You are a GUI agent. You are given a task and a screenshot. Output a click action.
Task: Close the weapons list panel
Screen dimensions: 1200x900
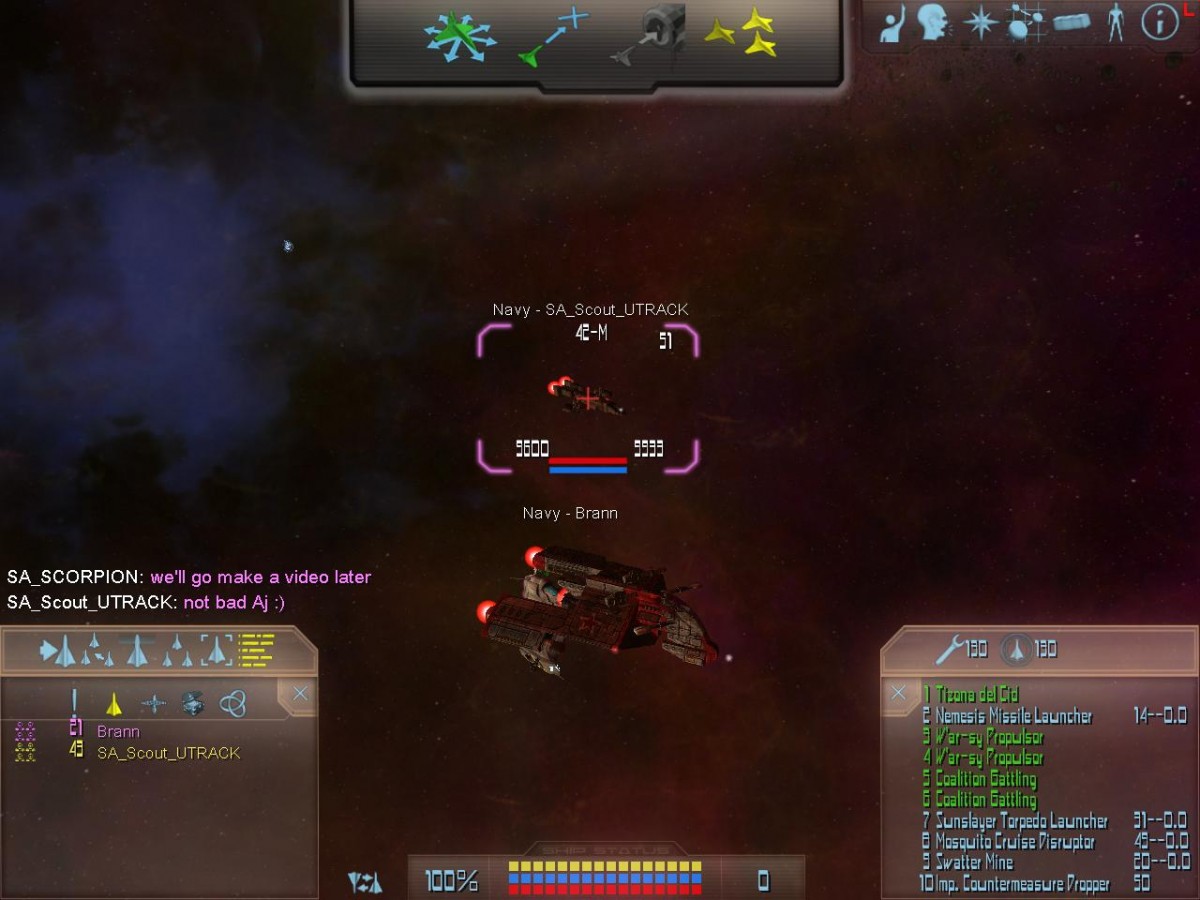(x=898, y=693)
